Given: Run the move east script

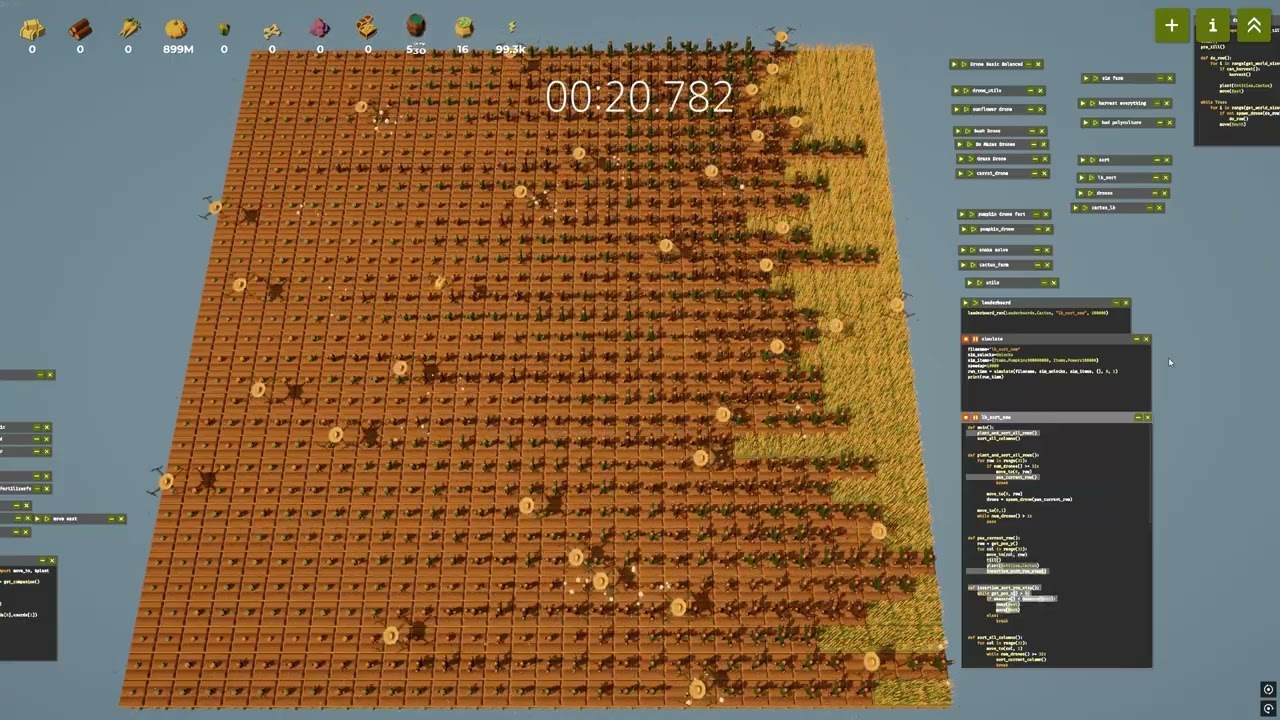Looking at the screenshot, I should tap(38, 518).
